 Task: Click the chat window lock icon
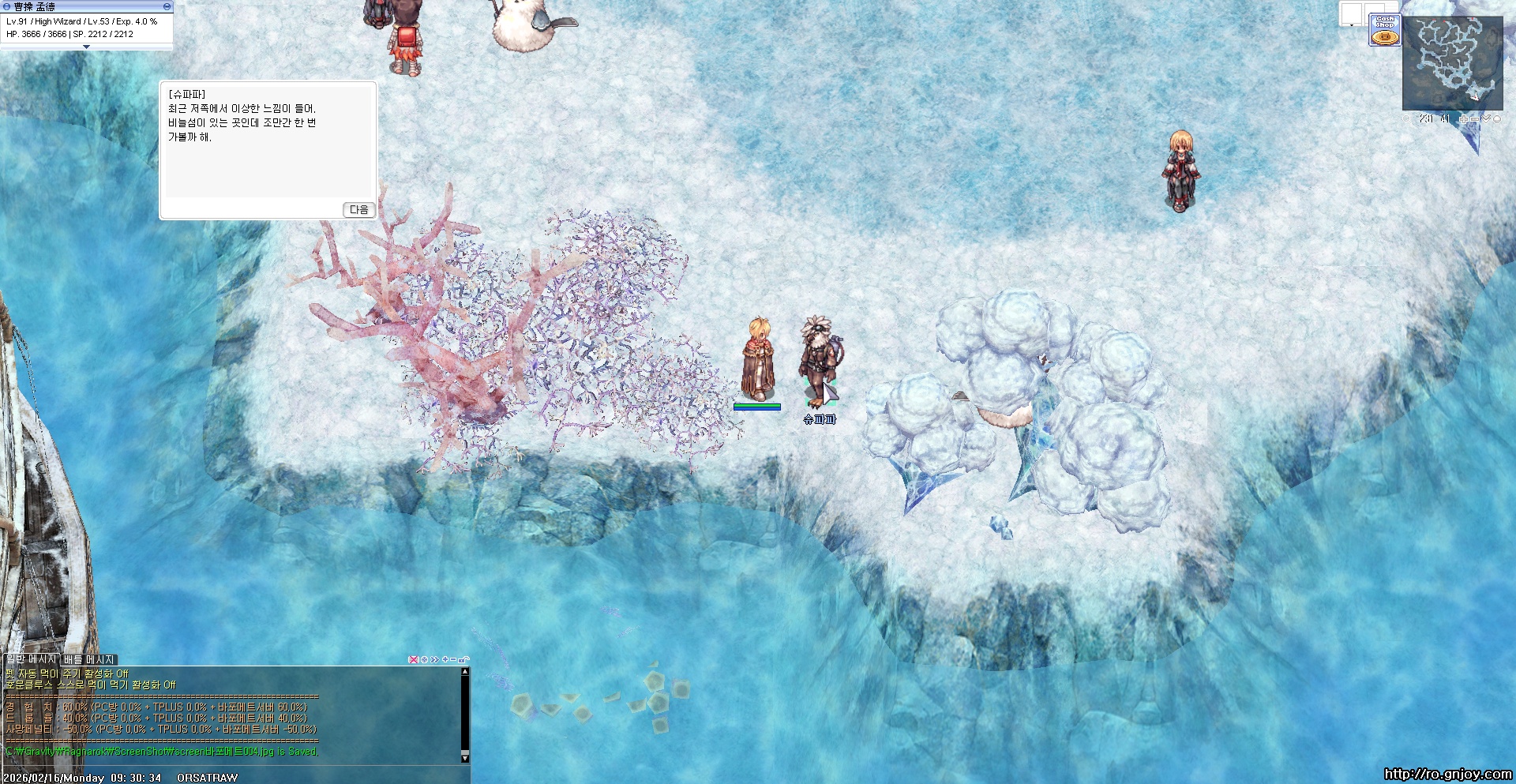[x=464, y=659]
